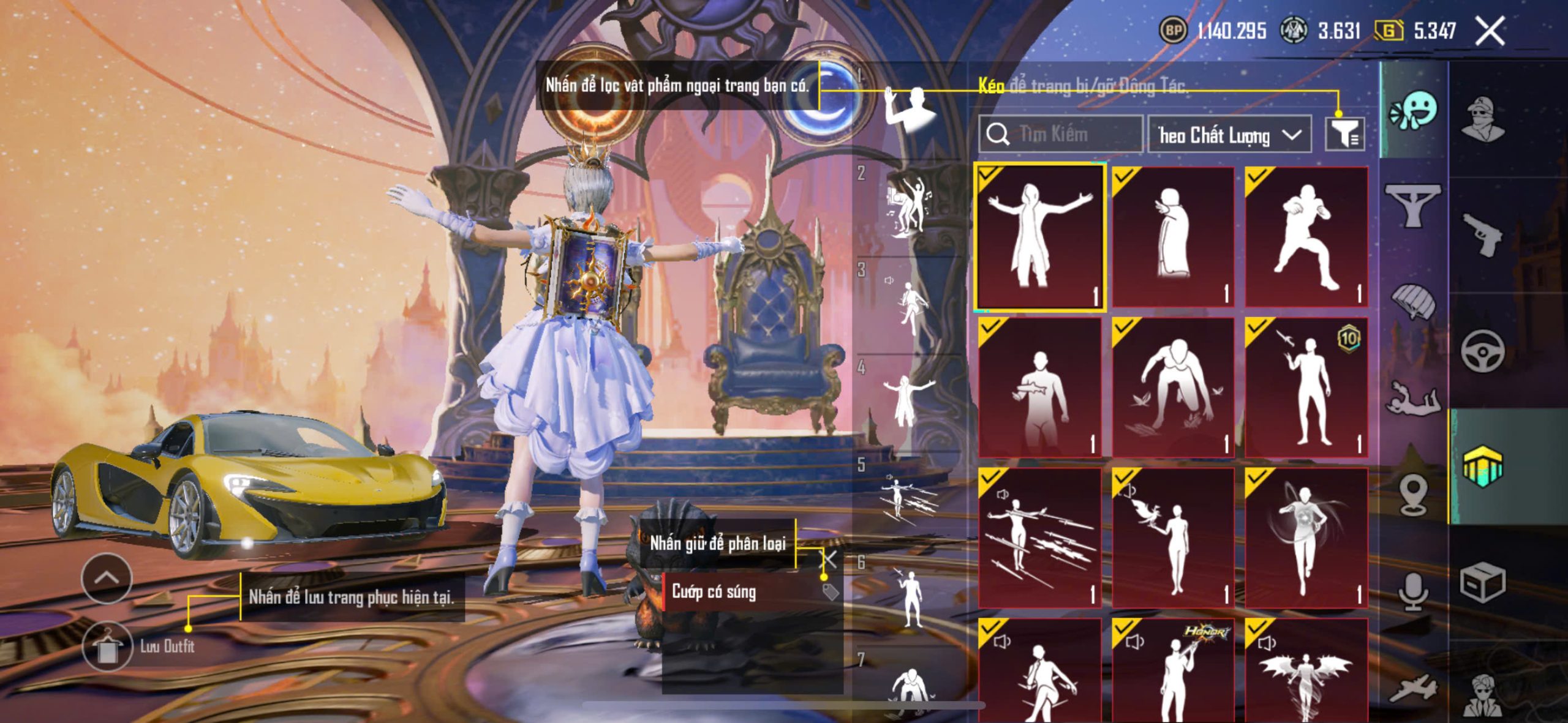Pick the Honor-labeled emote tile

coord(1173,672)
